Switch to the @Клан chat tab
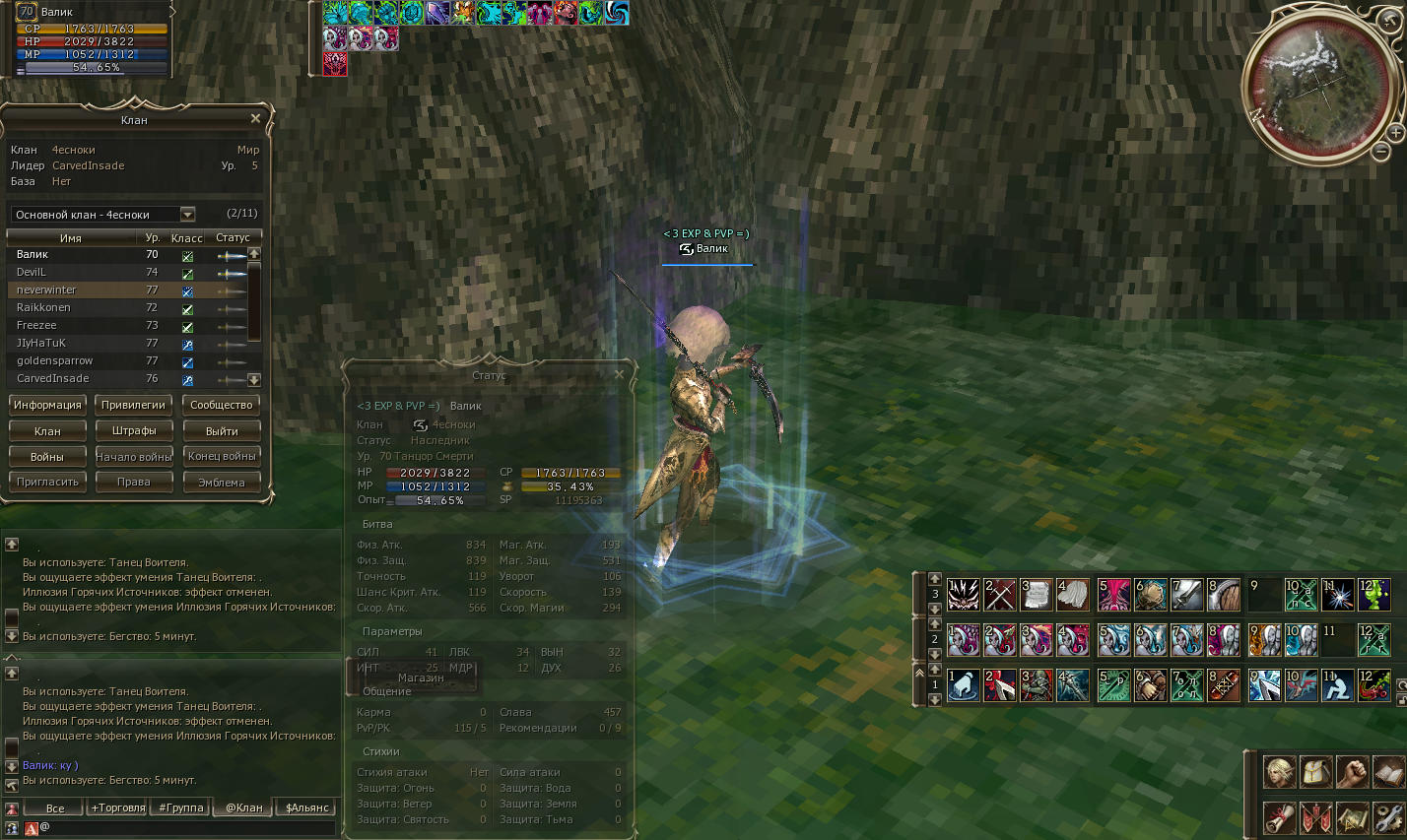Viewport: 1407px width, 840px height. (244, 808)
